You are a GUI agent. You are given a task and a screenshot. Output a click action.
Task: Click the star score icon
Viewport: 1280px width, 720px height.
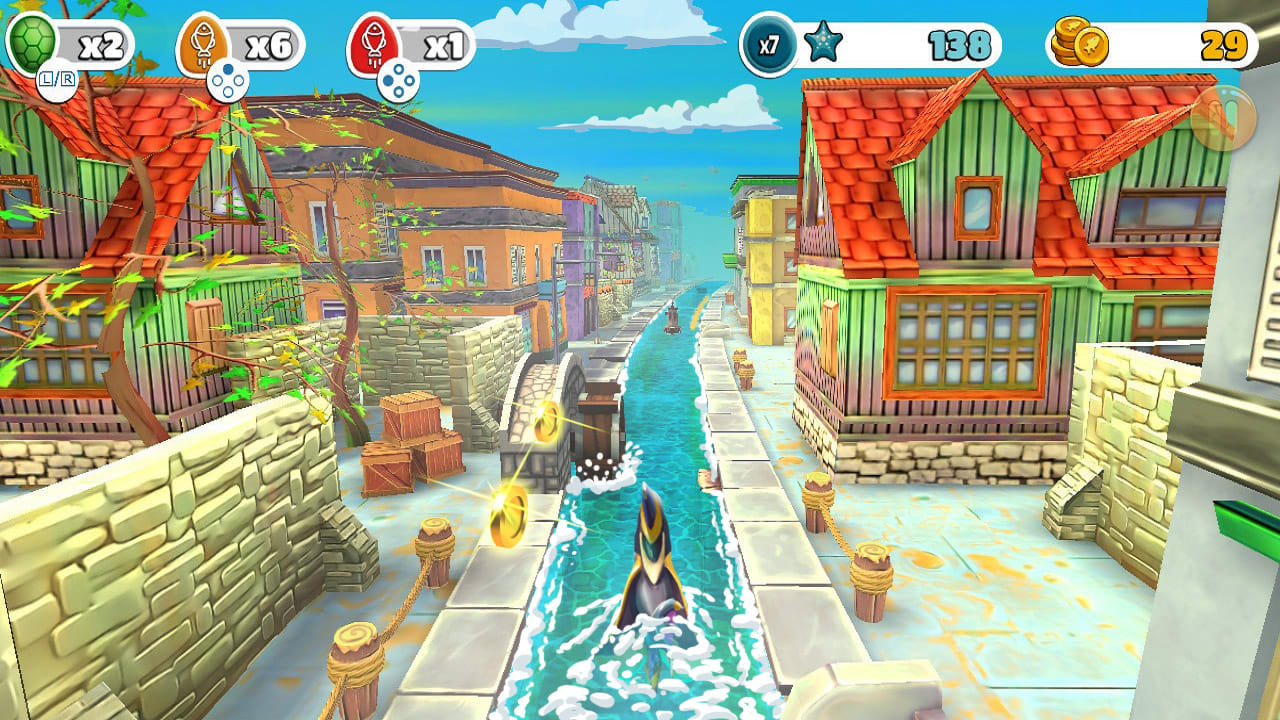[x=822, y=38]
